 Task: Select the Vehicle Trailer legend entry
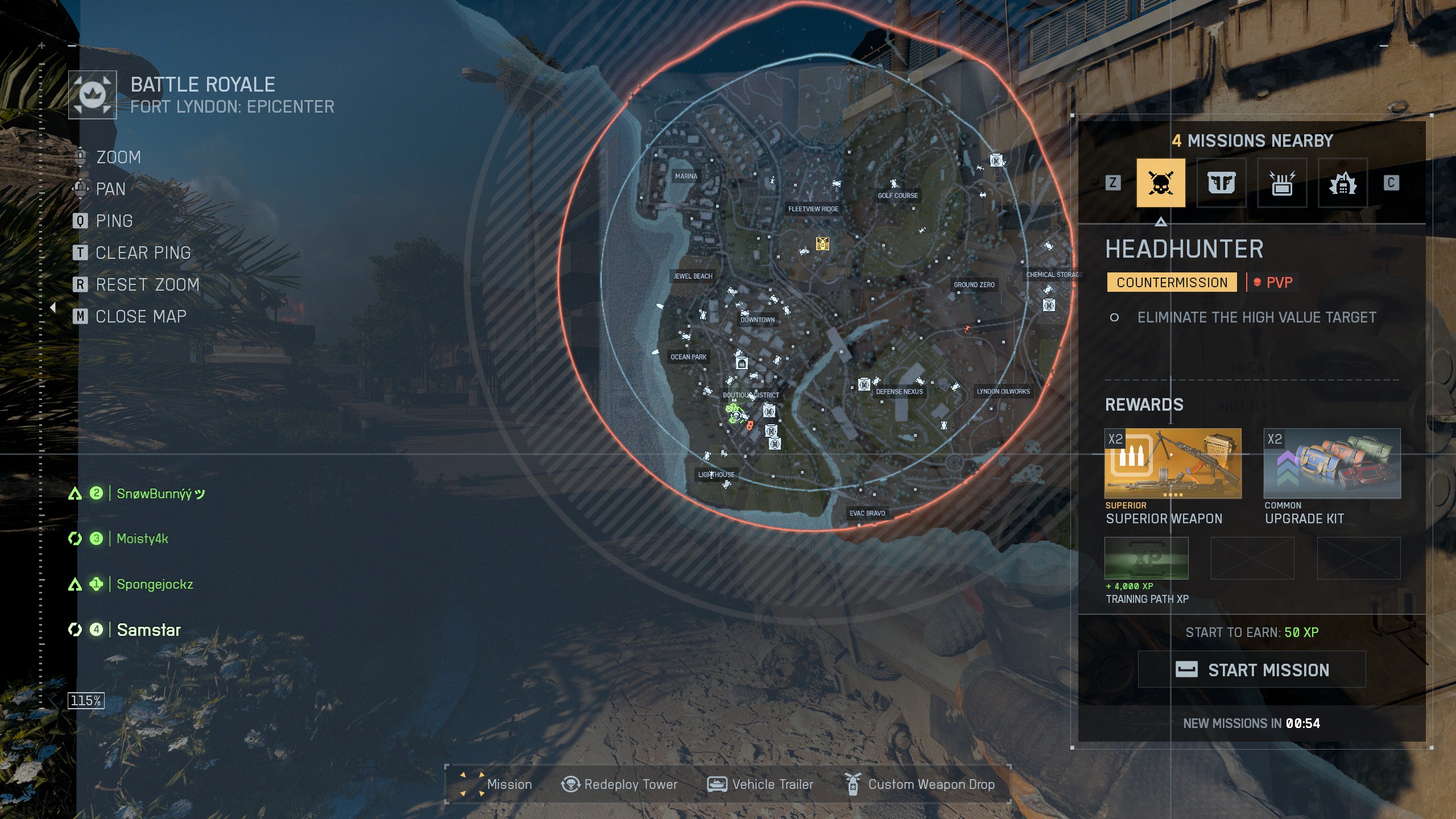pyautogui.click(x=760, y=785)
